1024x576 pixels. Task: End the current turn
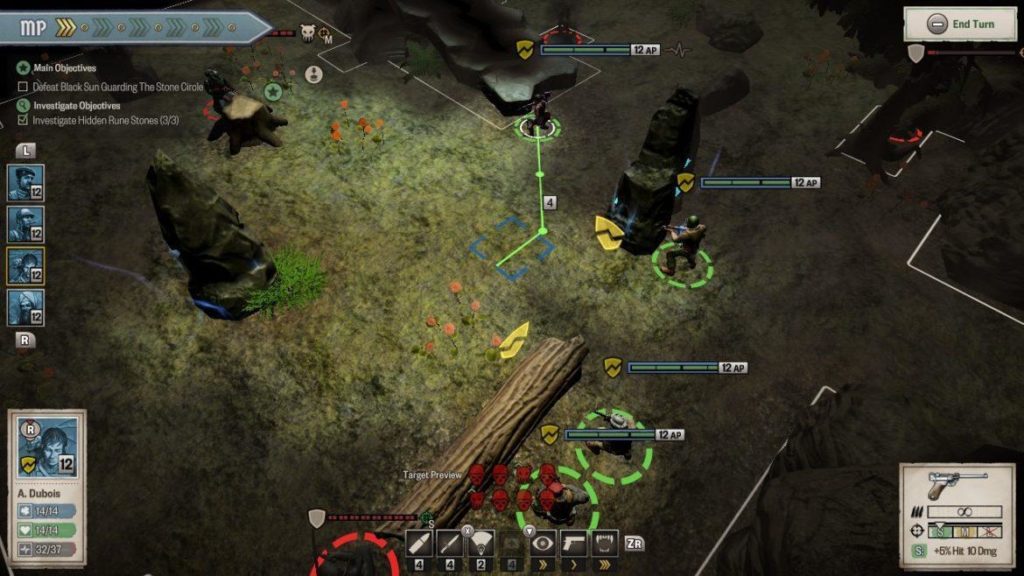pyautogui.click(x=961, y=24)
